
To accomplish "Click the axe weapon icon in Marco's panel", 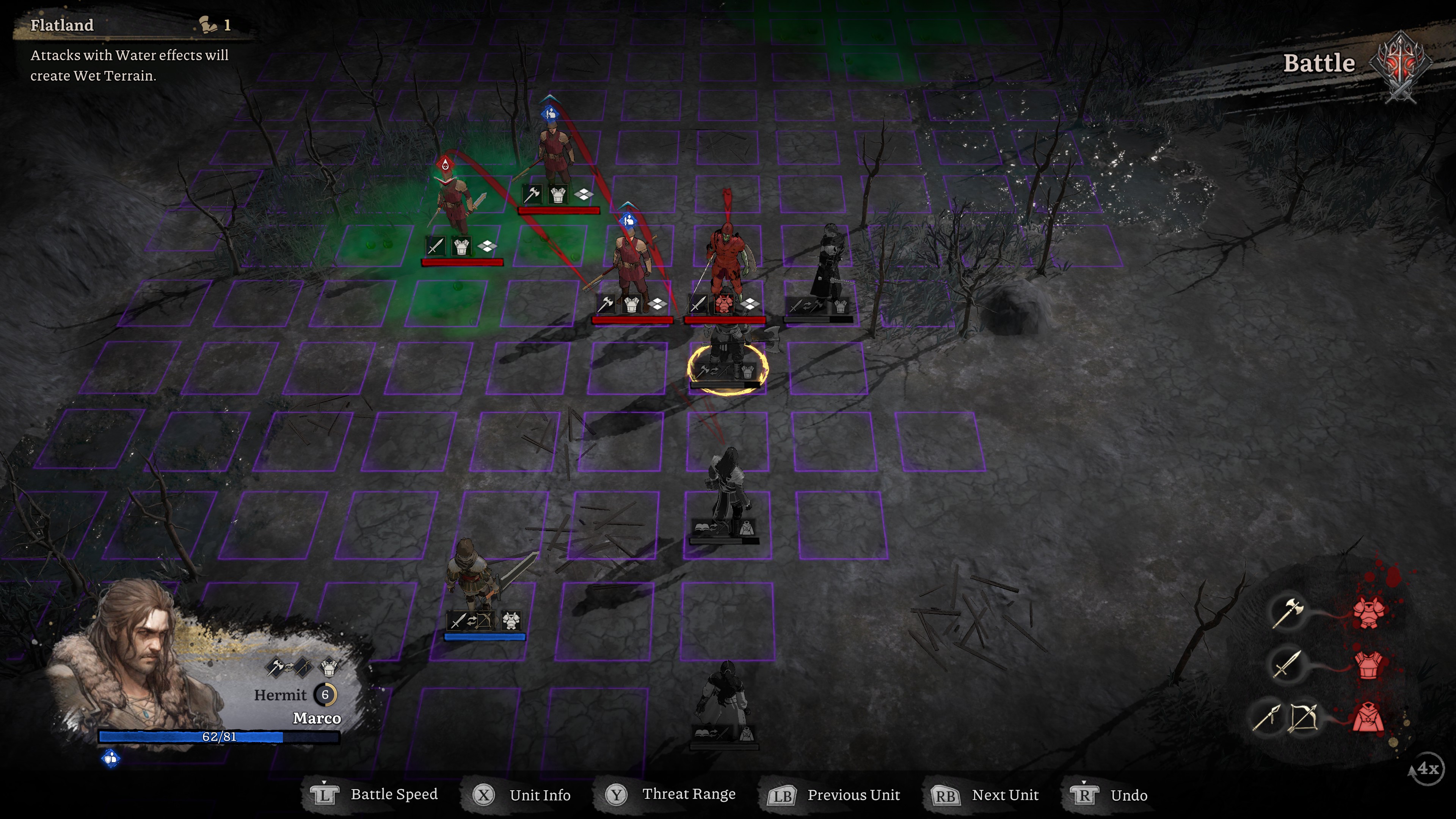I will [x=276, y=667].
